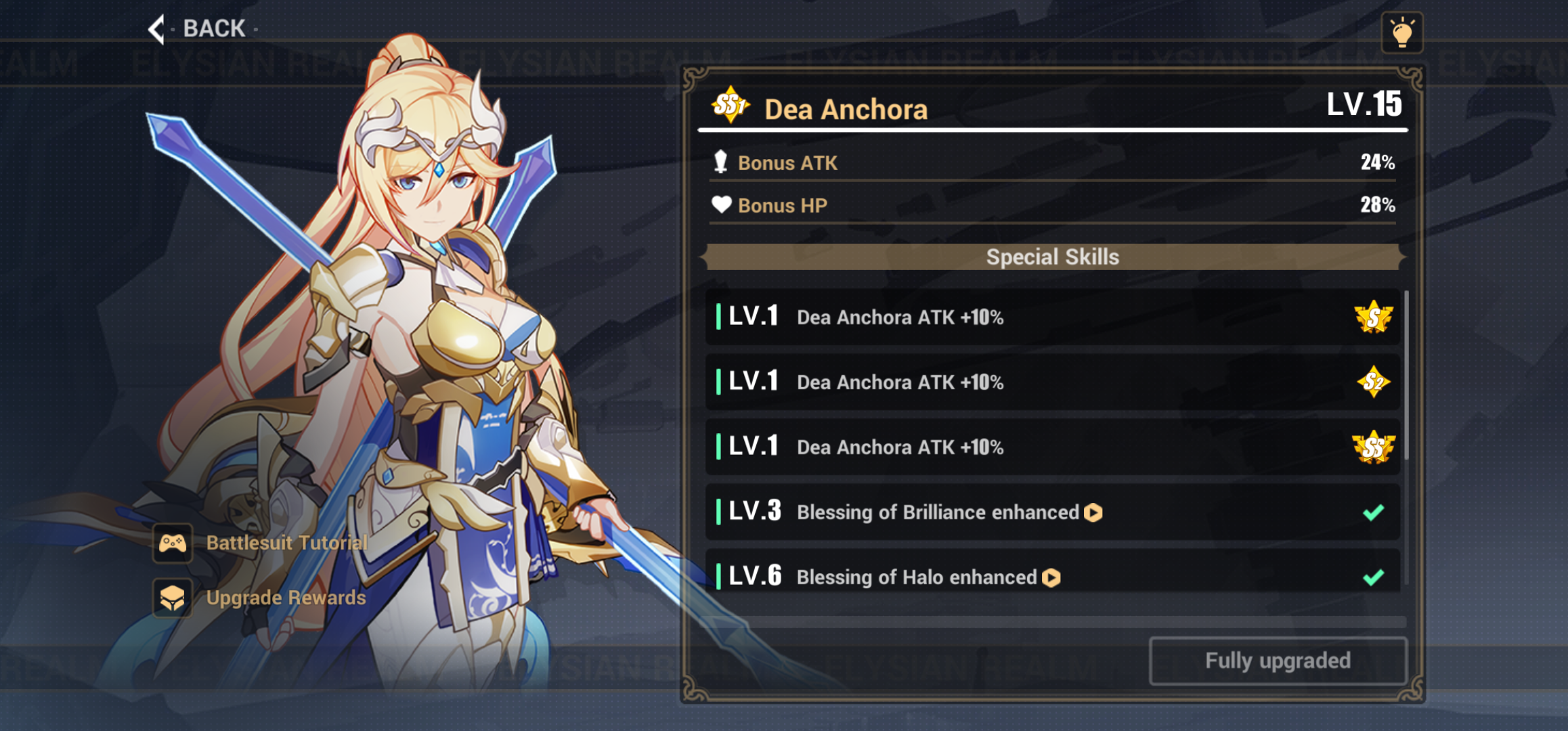Select the first Dea Anchora ATK skill row
This screenshot has width=1568, height=731.
point(1049,317)
